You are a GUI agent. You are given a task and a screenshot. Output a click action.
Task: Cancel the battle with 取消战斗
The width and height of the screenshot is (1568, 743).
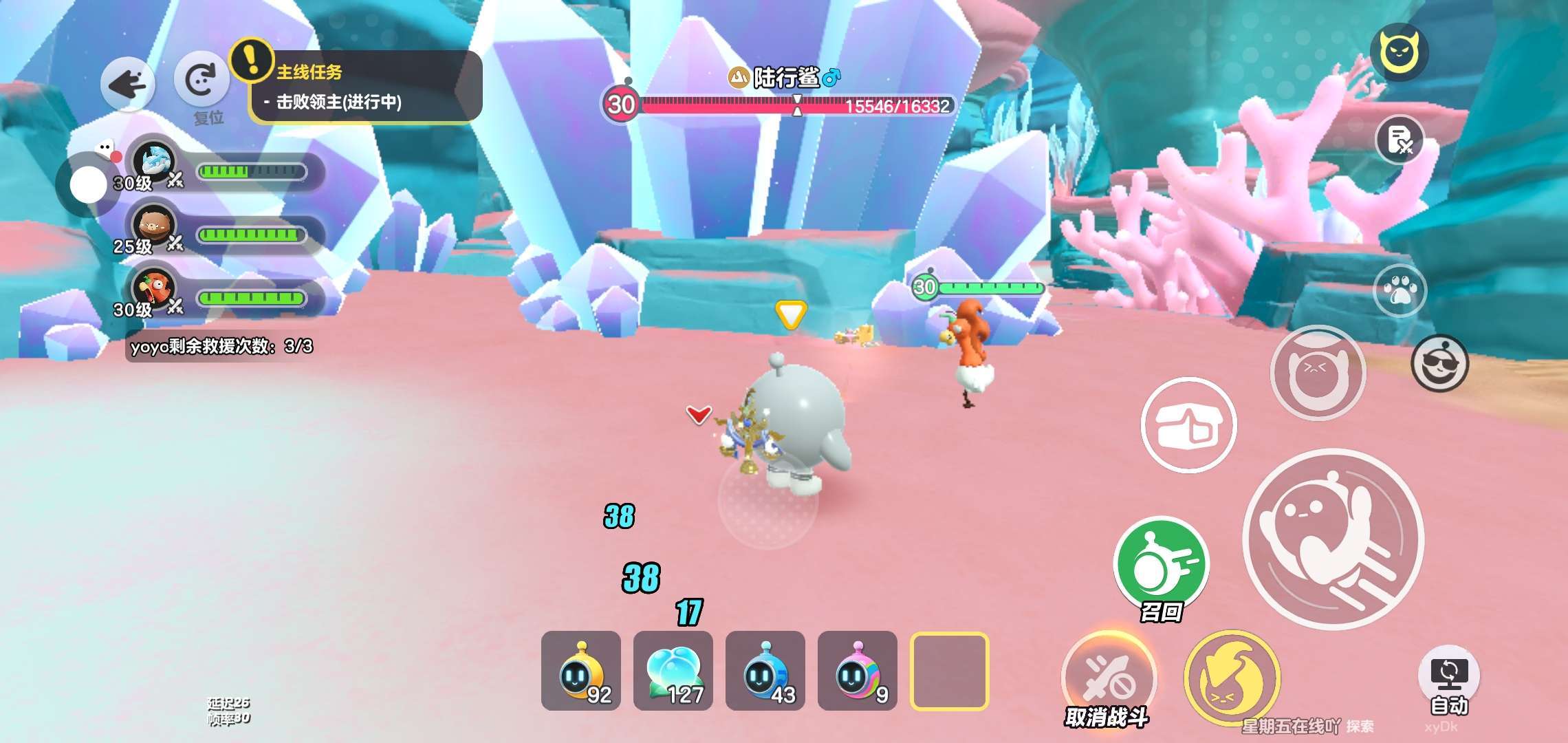1107,680
